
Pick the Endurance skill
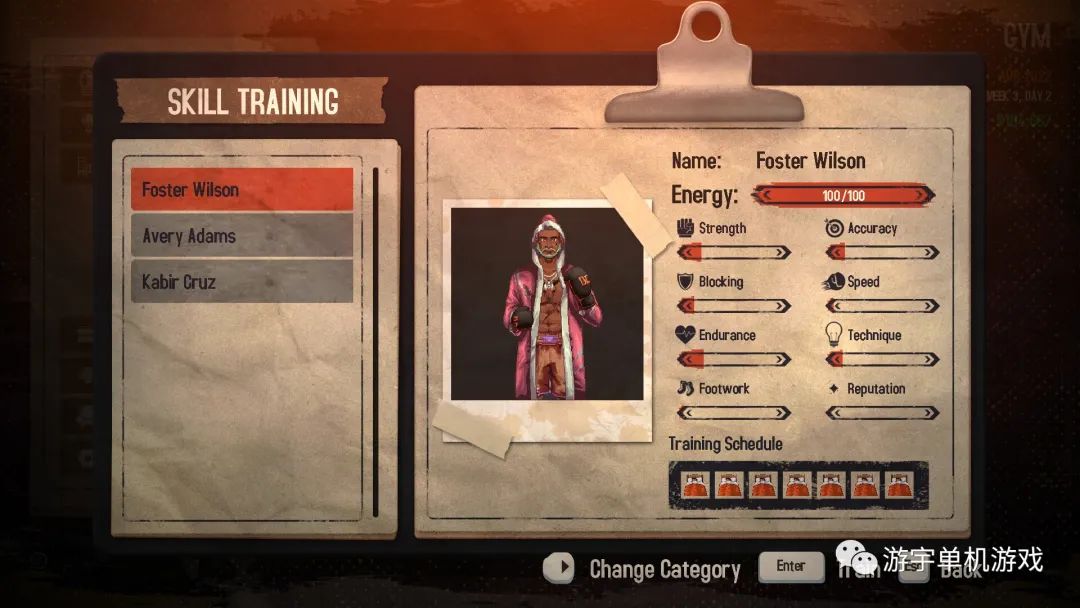click(734, 359)
